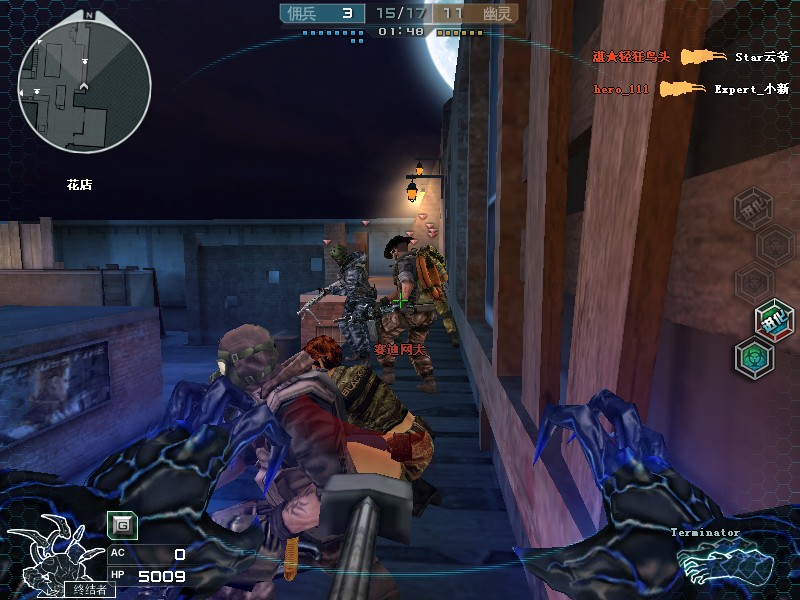The height and width of the screenshot is (600, 800).
Task: Activate the lit 进化 evolution hexagon
Action: (x=773, y=319)
